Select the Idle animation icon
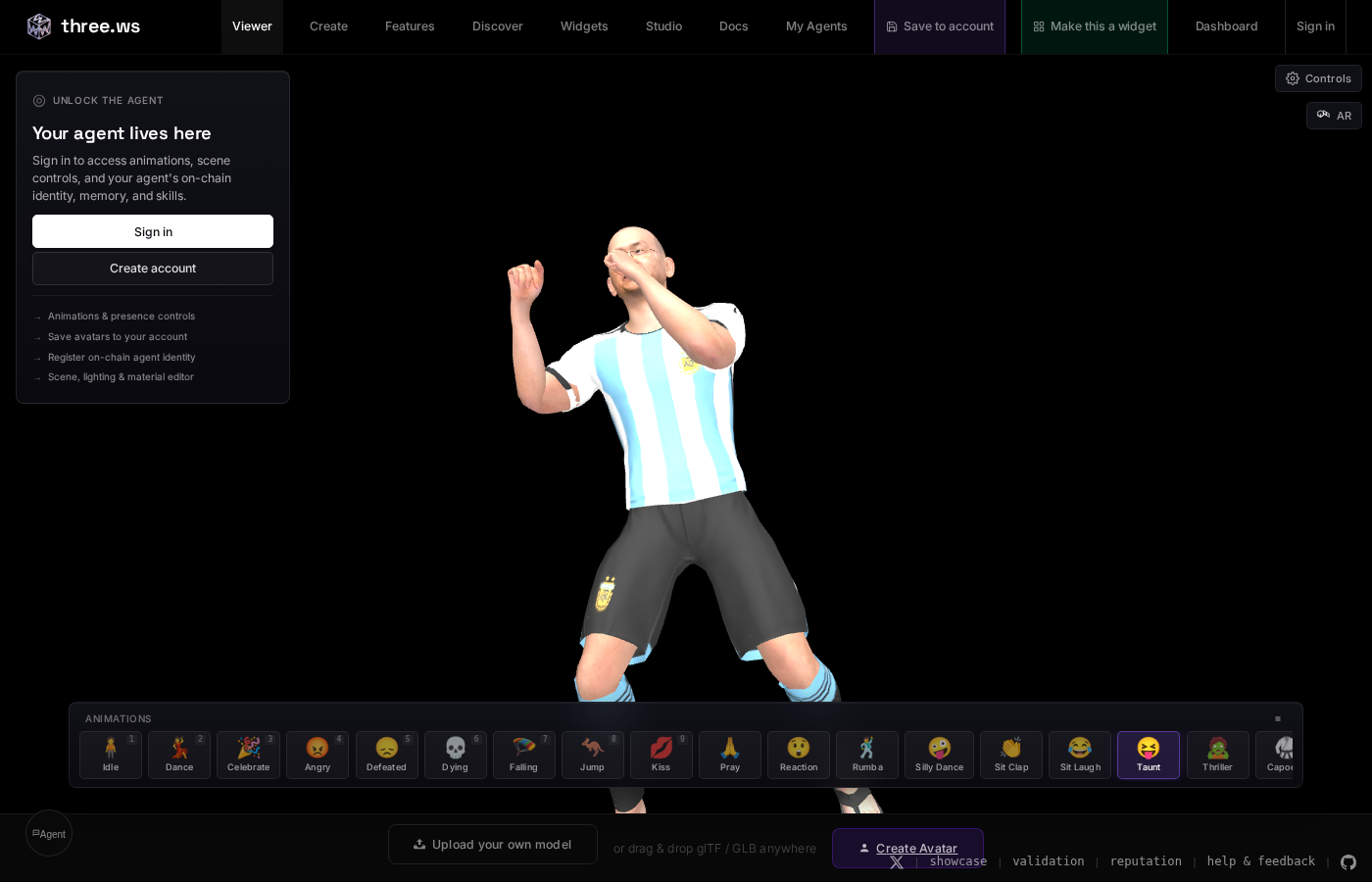This screenshot has width=1372, height=882. 110,755
